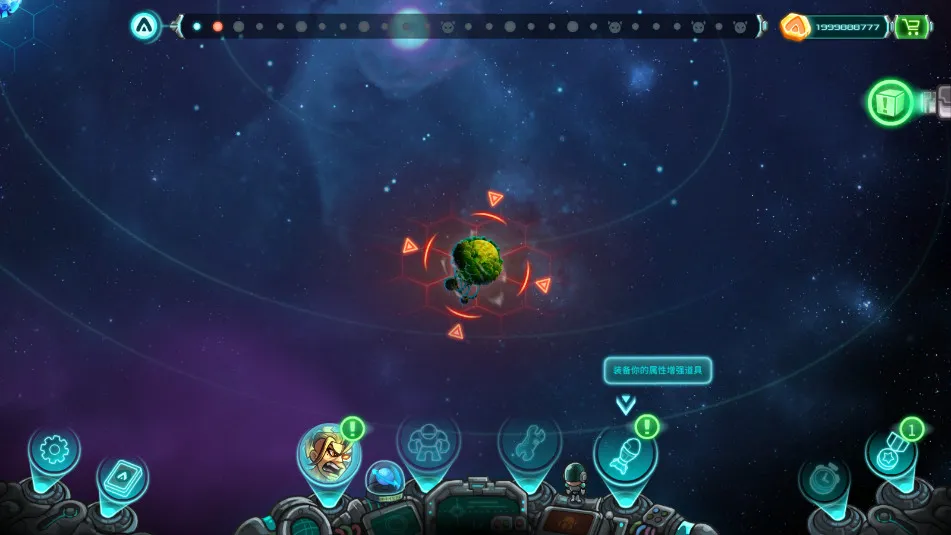Open the green shopping cart store
This screenshot has height=535, width=951.
(x=911, y=26)
